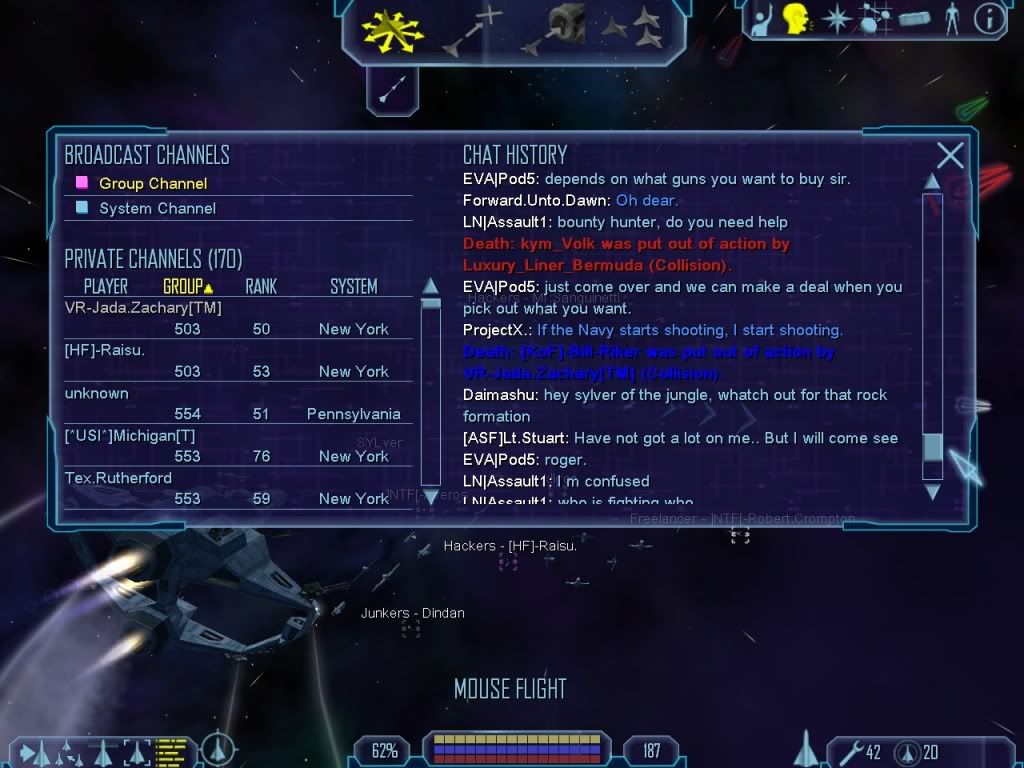Sort the player list by Rank

[x=261, y=287]
